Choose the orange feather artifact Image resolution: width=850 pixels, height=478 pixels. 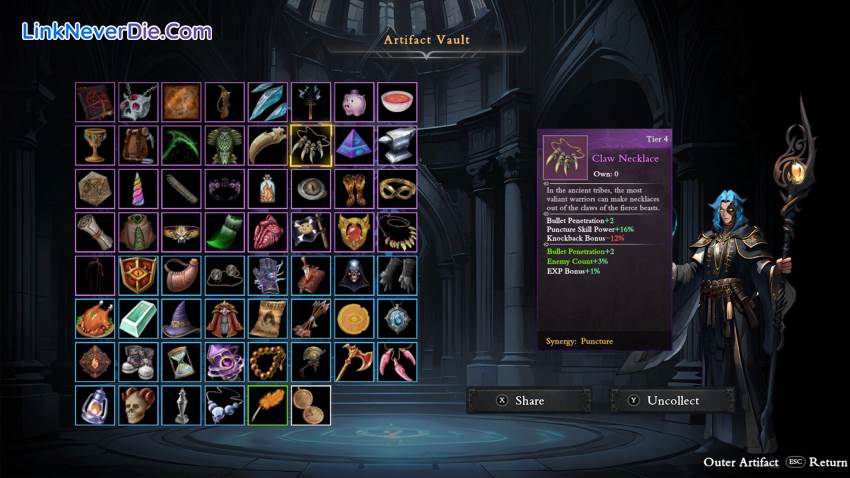[268, 404]
